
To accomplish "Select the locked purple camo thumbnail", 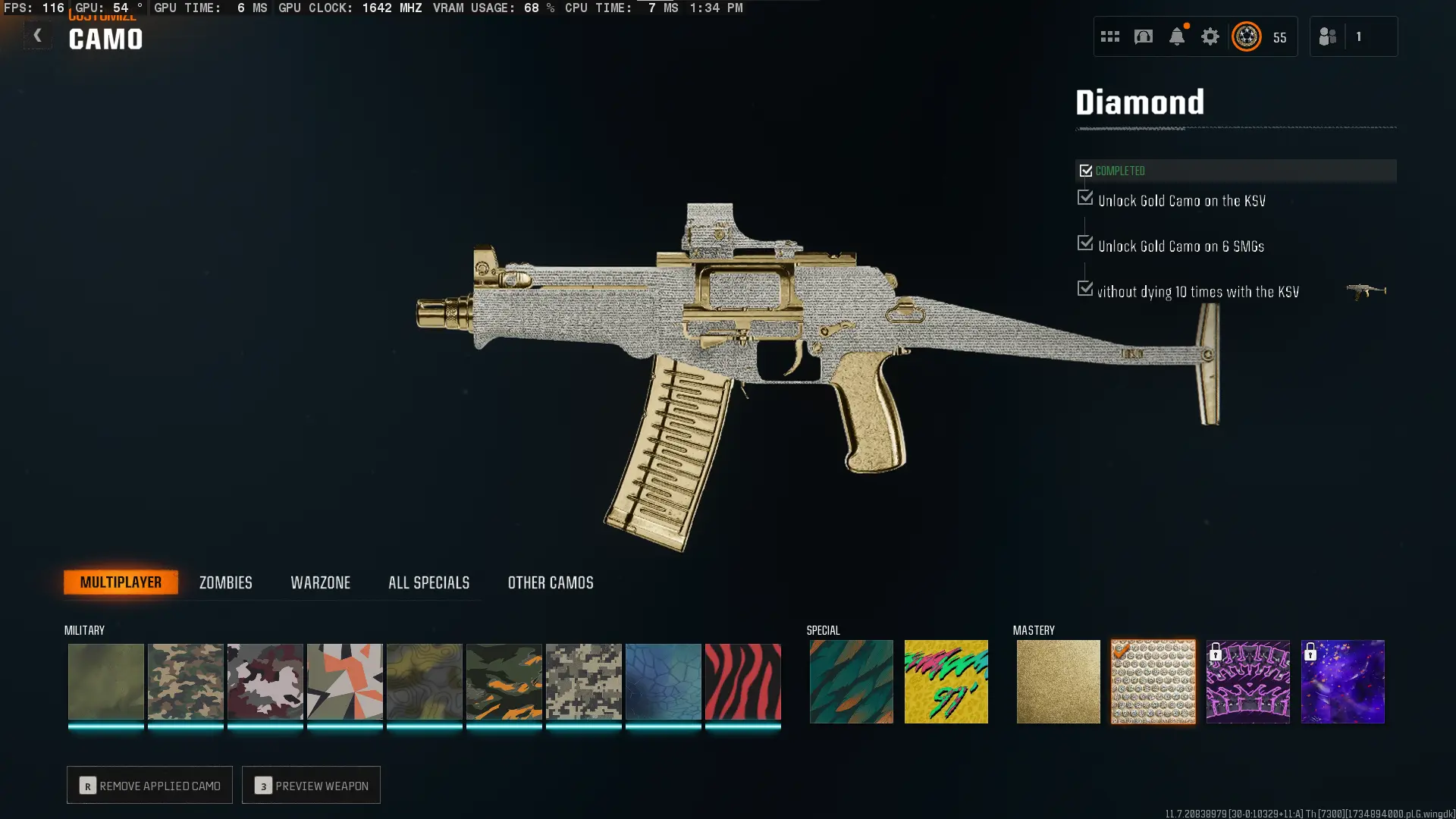I will 1342,681.
